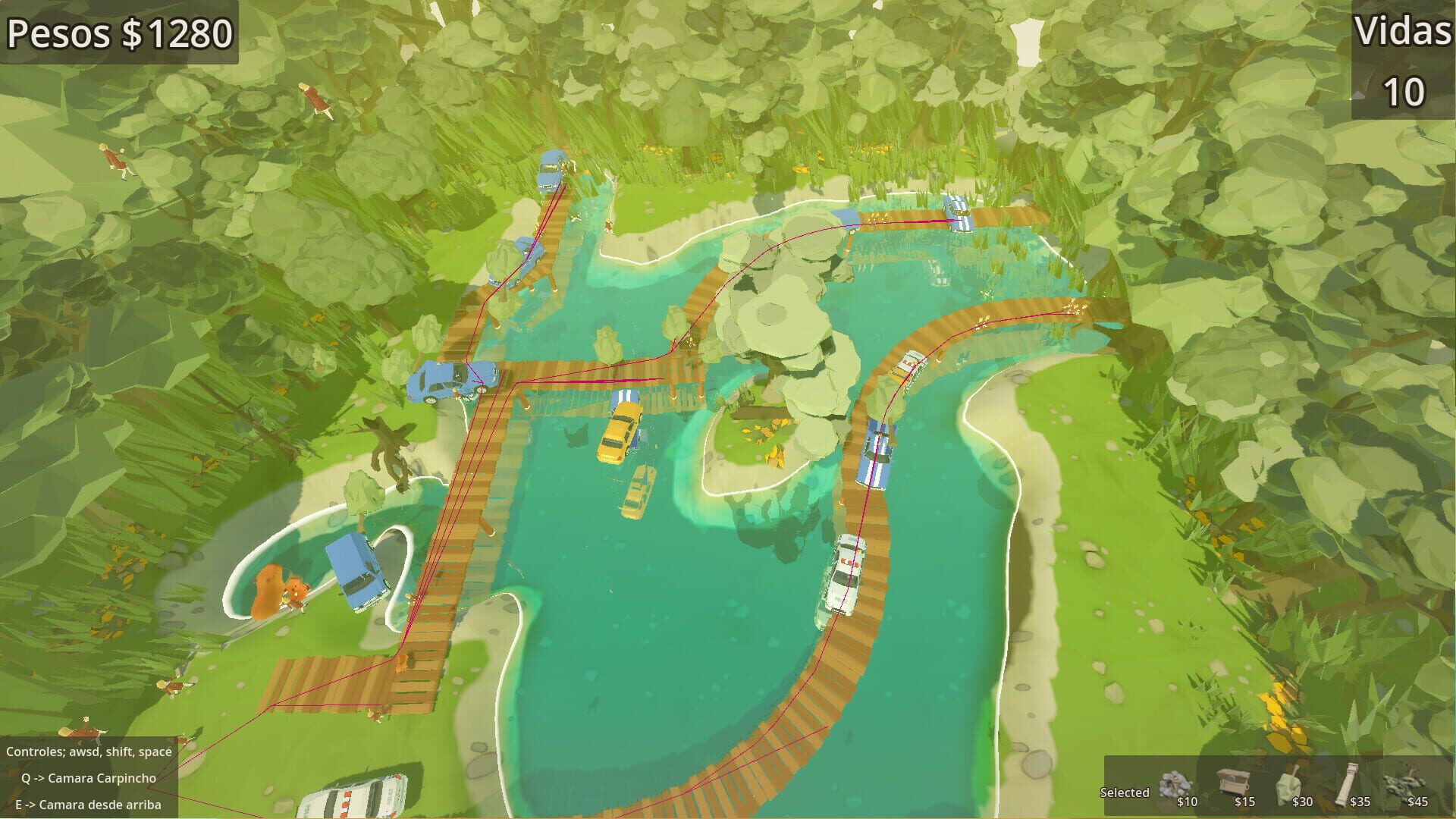Click the E Camara desde arriba control hint
Screen dimensions: 1456x819
87,805
